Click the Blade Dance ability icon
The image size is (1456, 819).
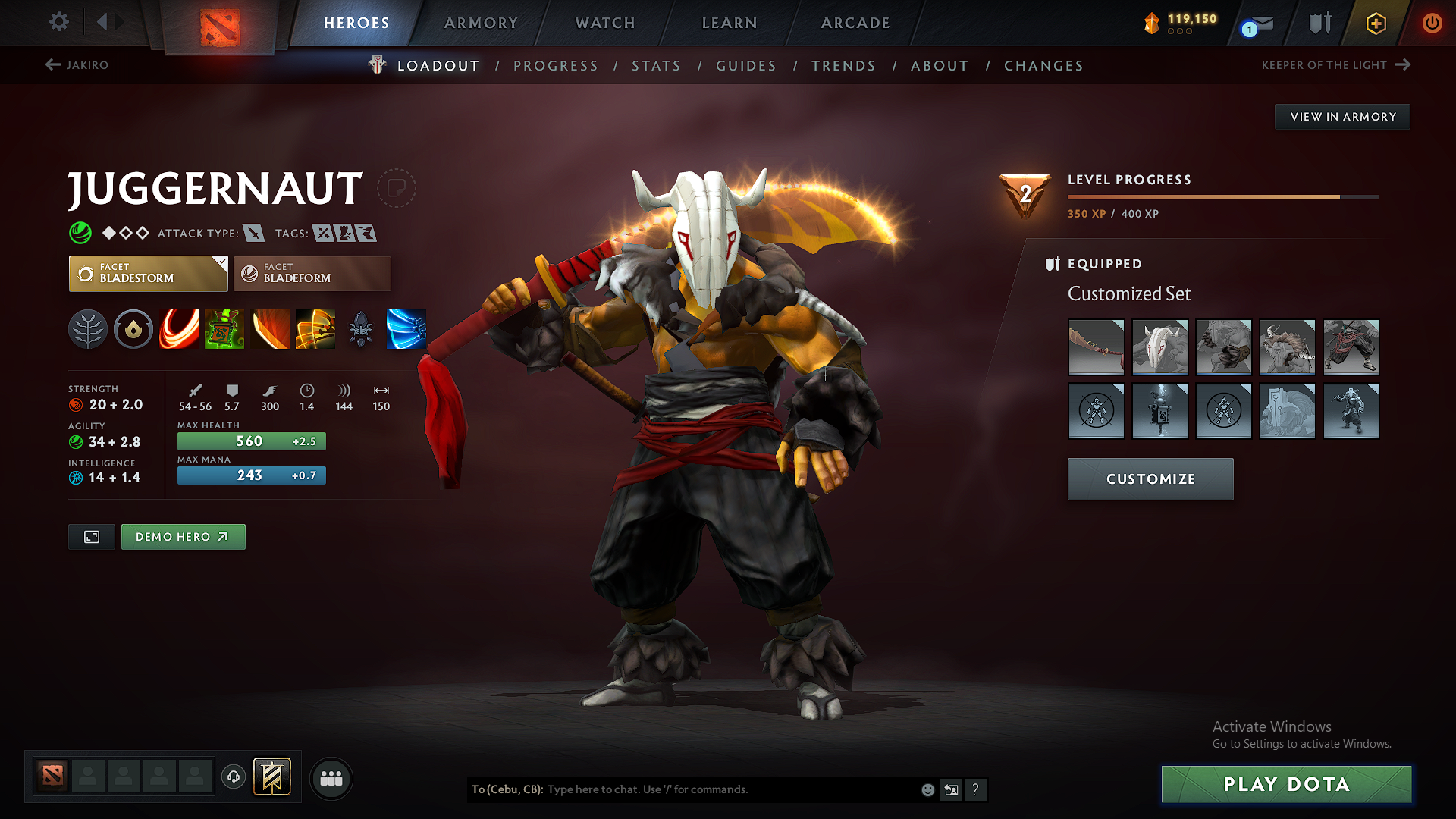point(270,329)
